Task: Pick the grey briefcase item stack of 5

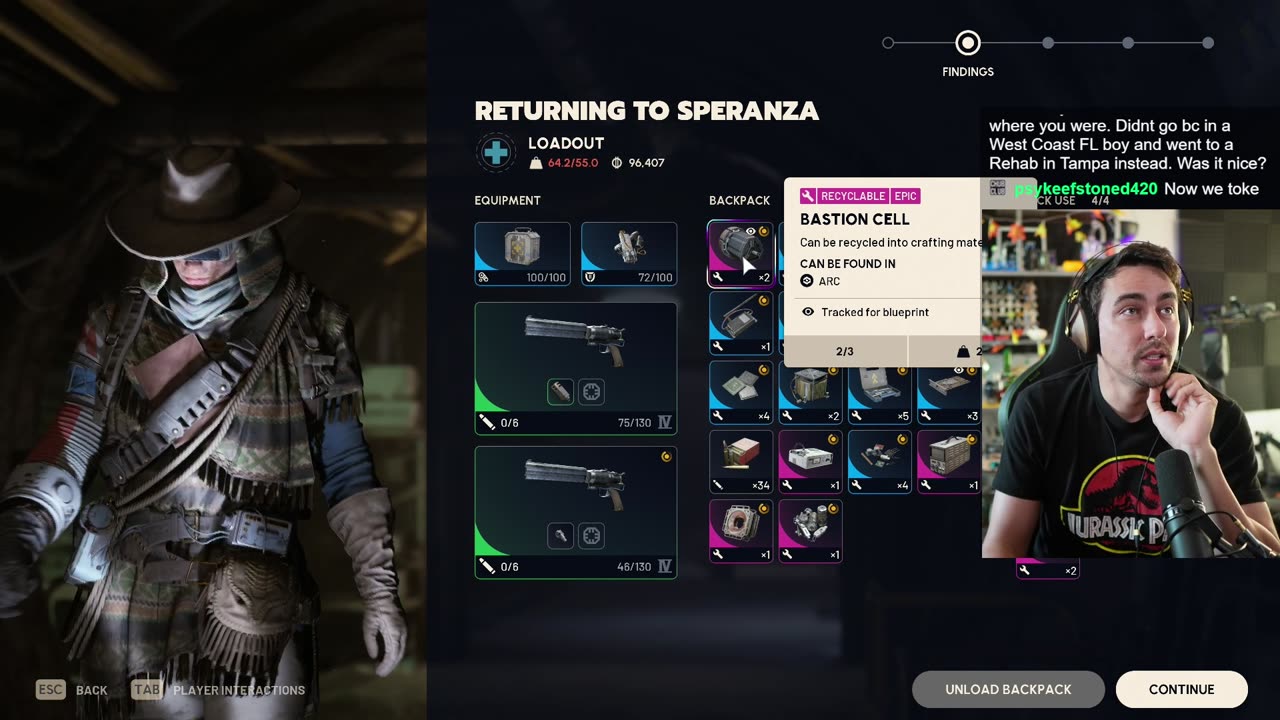Action: [x=880, y=392]
